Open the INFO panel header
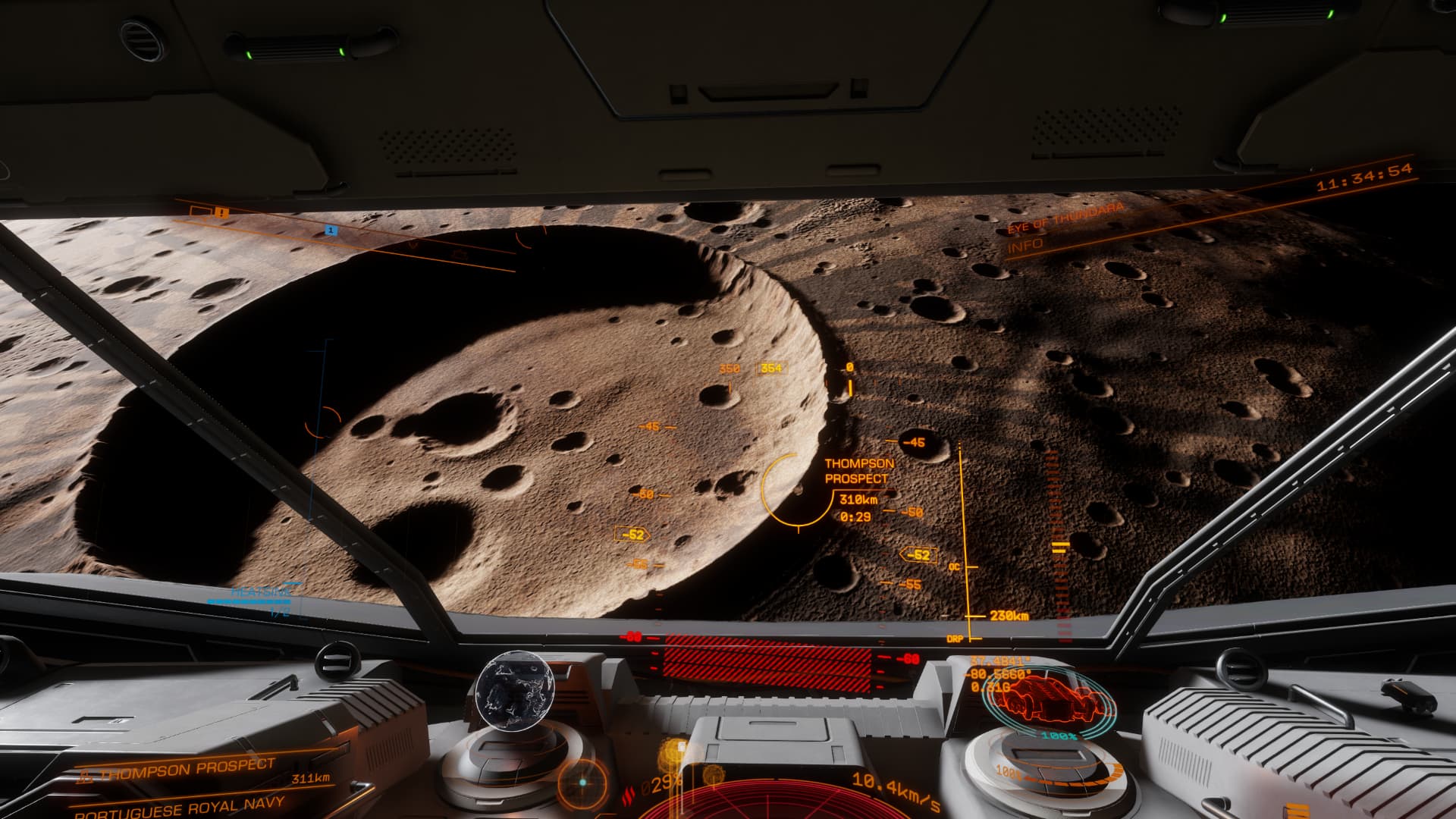The width and height of the screenshot is (1456, 819). (1025, 244)
